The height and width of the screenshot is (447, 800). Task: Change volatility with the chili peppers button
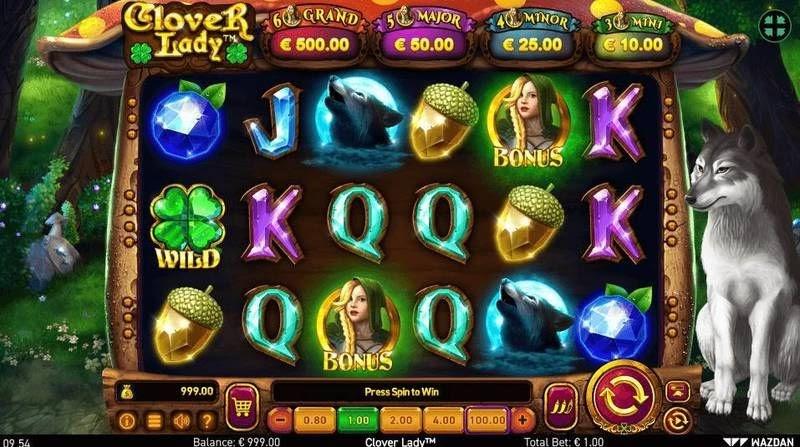tap(560, 407)
